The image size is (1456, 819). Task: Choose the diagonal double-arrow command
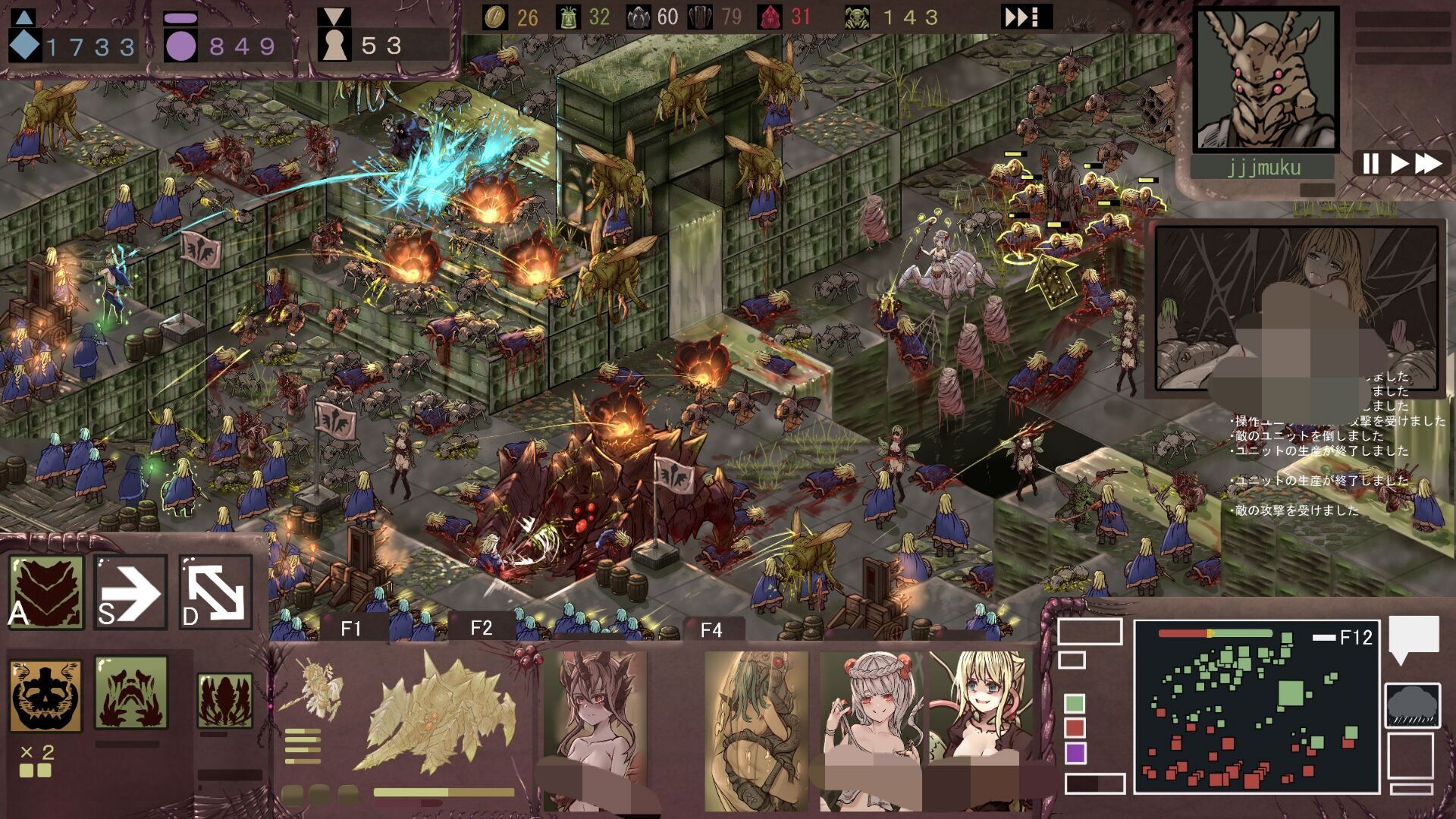coord(216,592)
